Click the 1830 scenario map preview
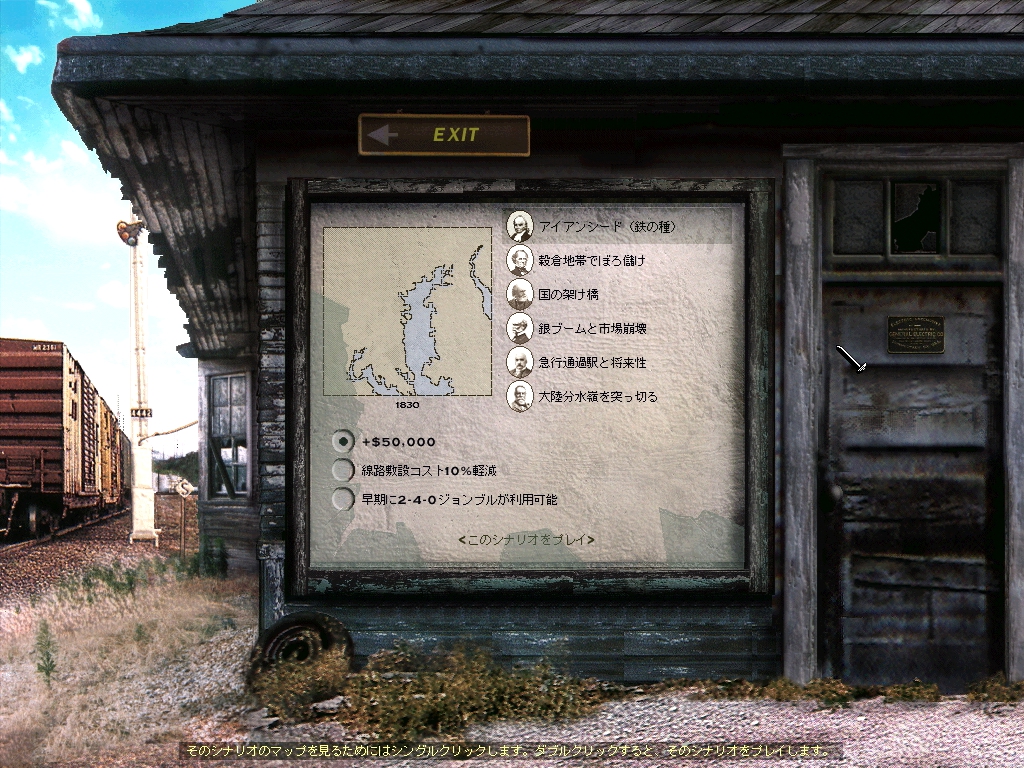This screenshot has height=768, width=1024. (408, 312)
